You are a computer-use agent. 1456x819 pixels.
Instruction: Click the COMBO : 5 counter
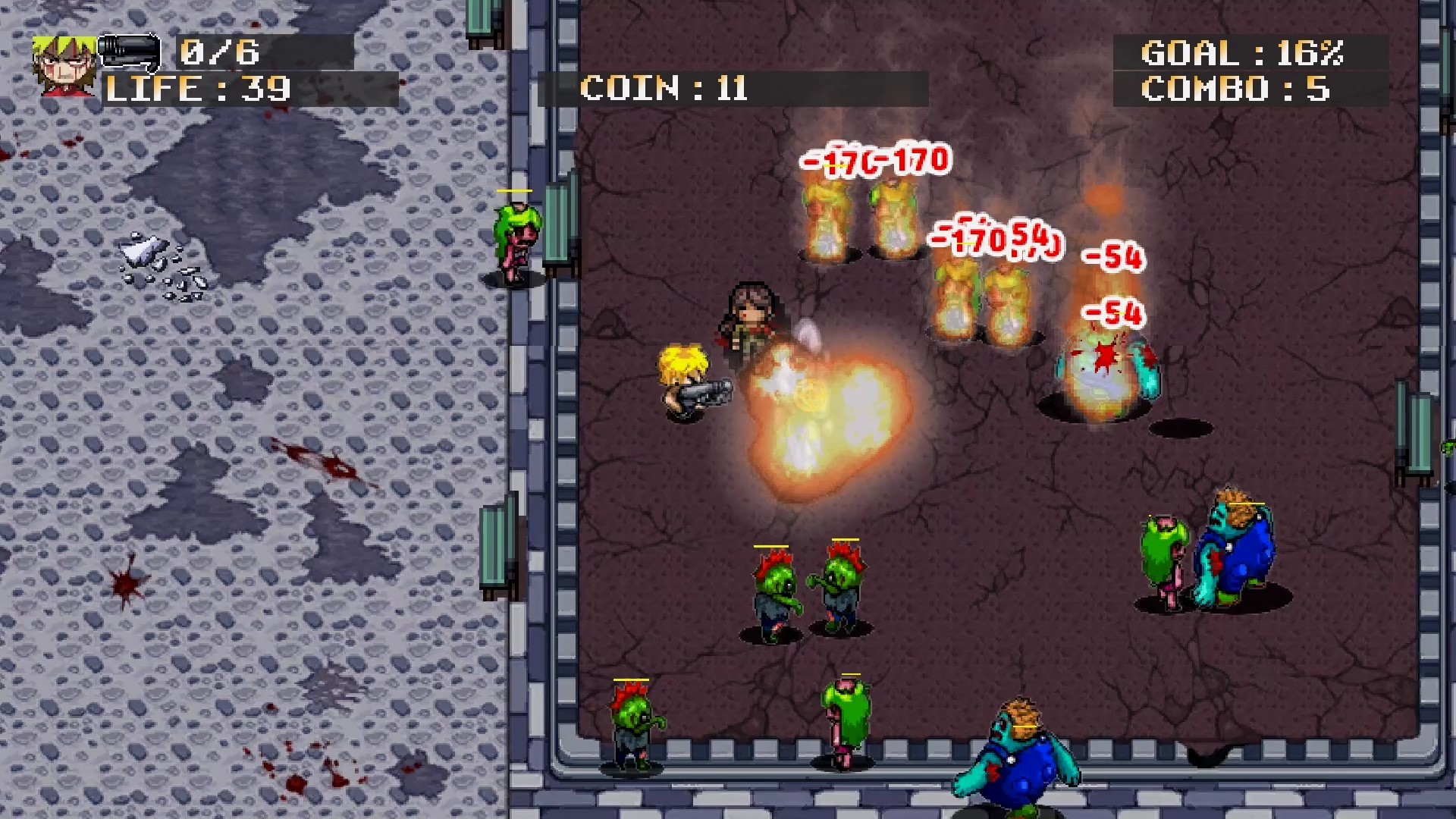click(x=1236, y=91)
